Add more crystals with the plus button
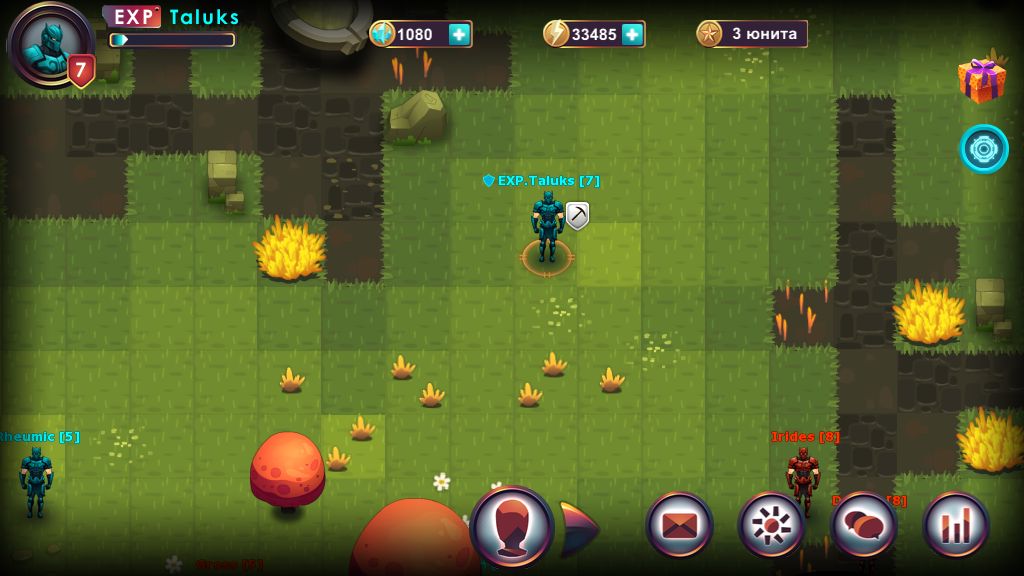Image resolution: width=1024 pixels, height=576 pixels. click(x=459, y=34)
